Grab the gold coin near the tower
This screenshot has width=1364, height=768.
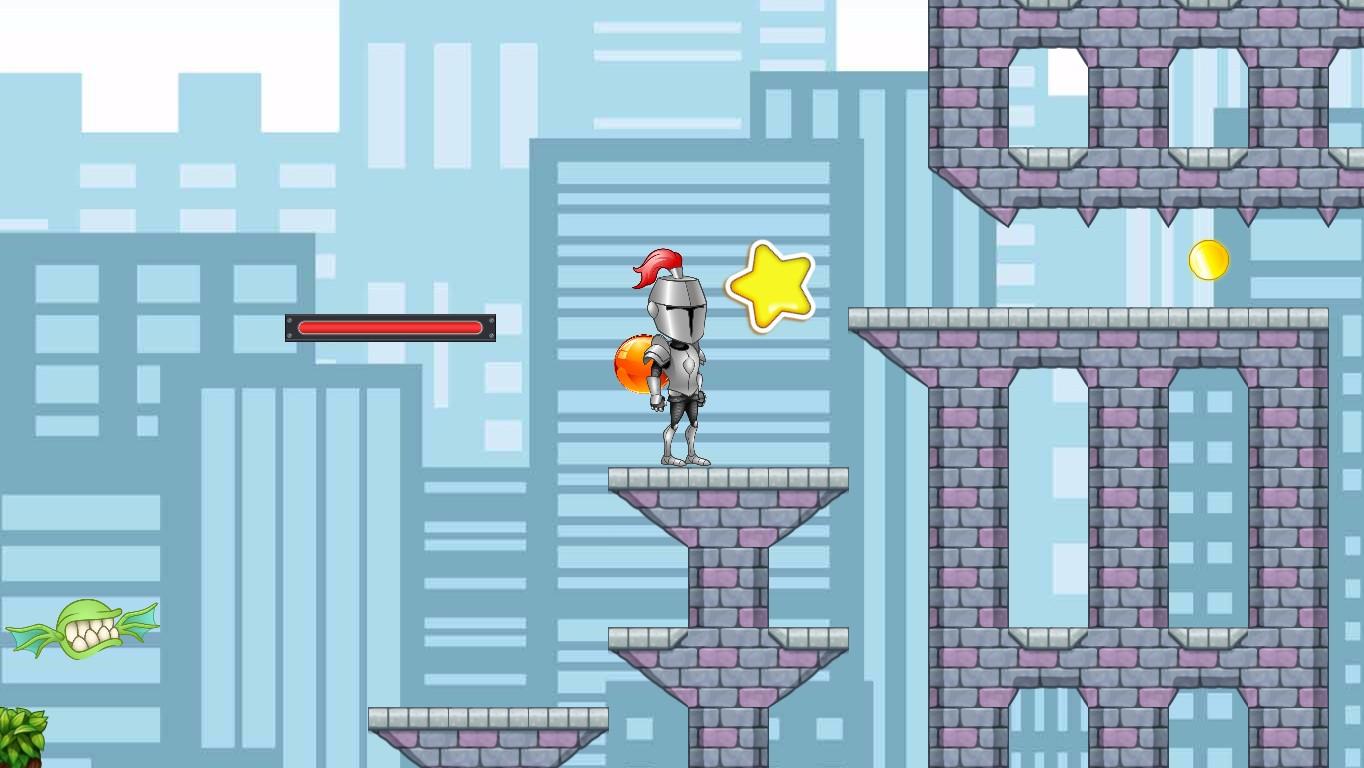[x=1207, y=261]
